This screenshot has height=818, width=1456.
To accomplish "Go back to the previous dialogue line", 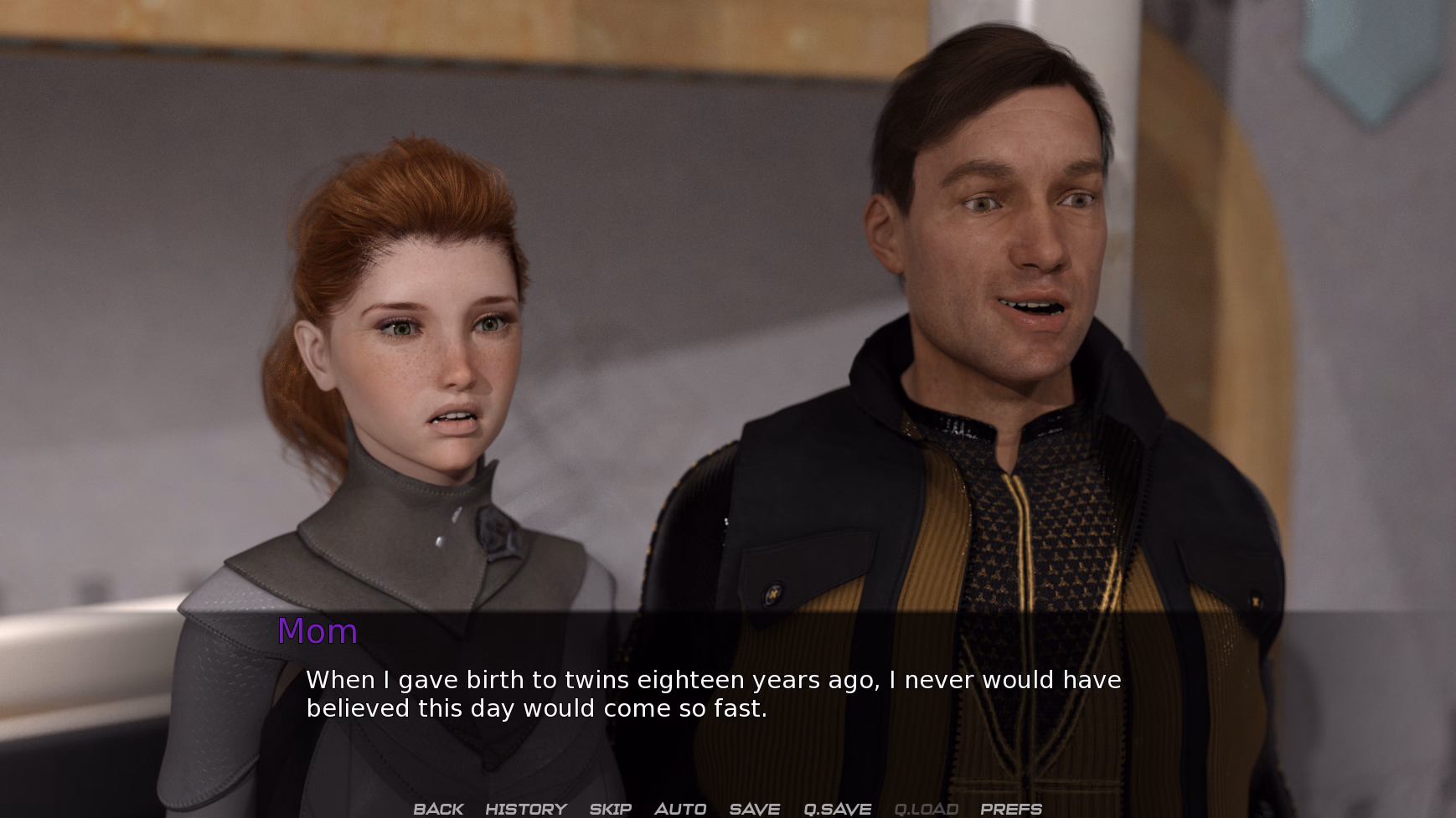I will (438, 809).
